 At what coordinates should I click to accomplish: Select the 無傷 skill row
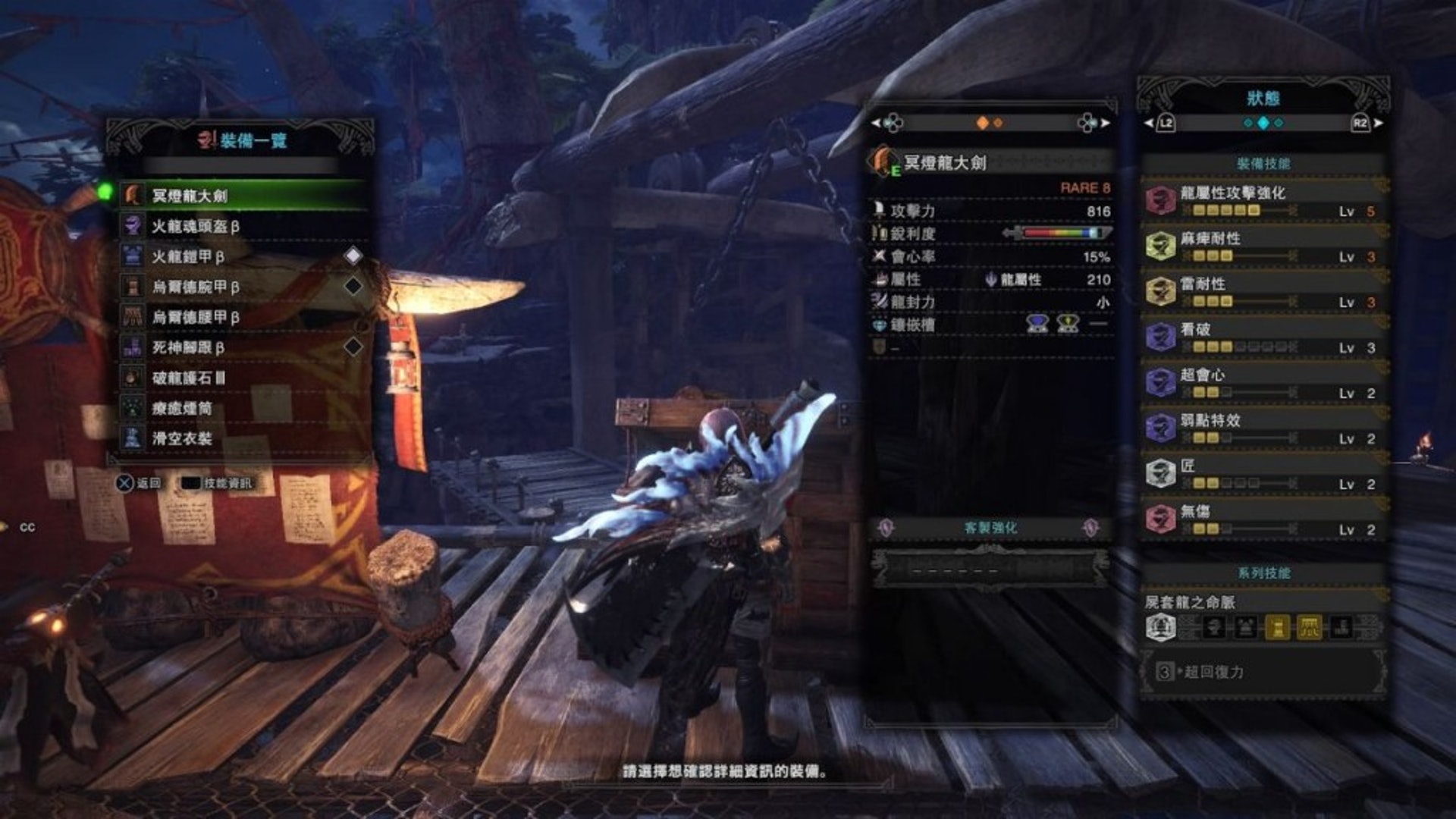click(1263, 519)
